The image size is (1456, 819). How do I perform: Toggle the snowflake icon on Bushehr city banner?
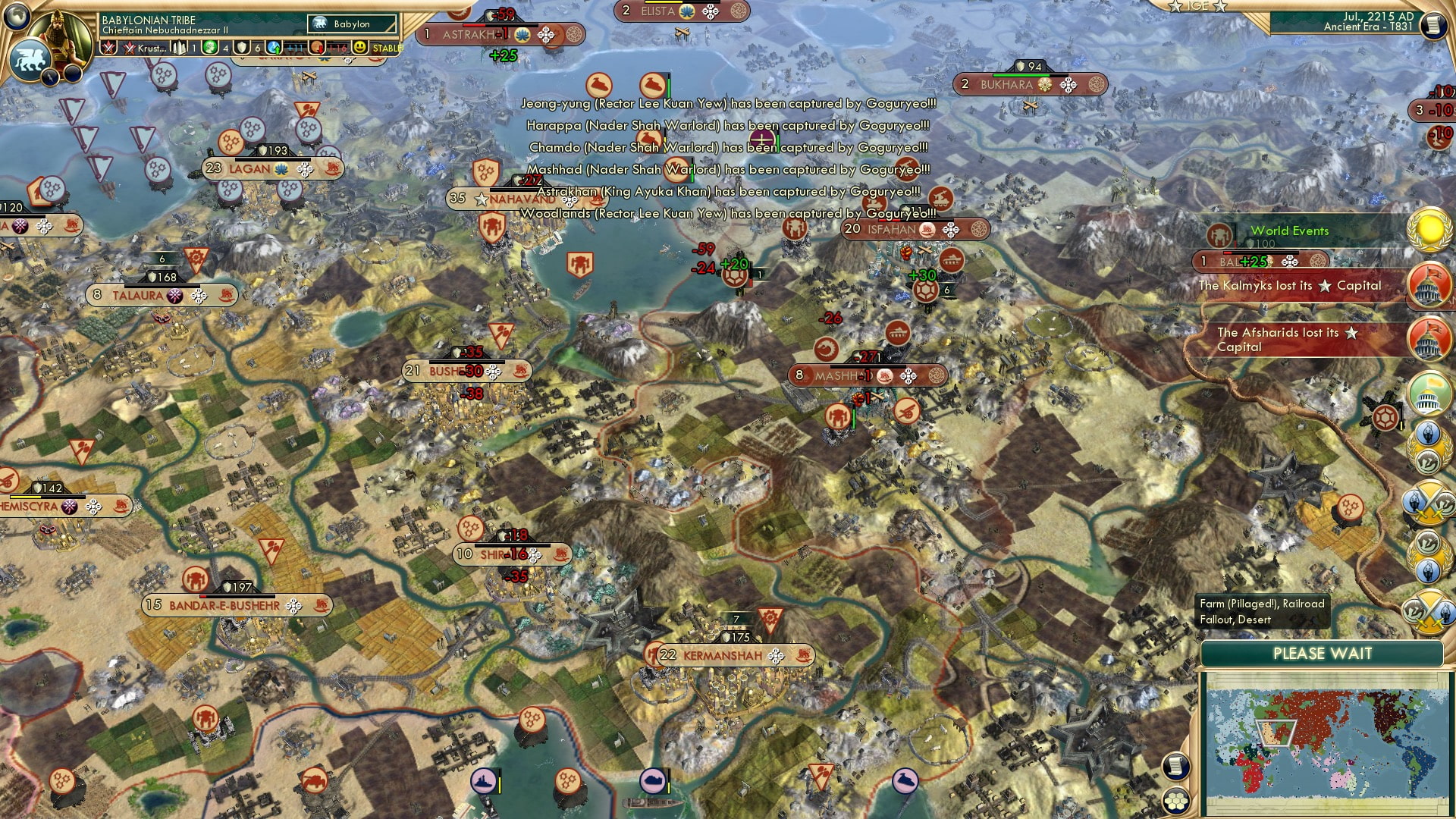tap(491, 371)
